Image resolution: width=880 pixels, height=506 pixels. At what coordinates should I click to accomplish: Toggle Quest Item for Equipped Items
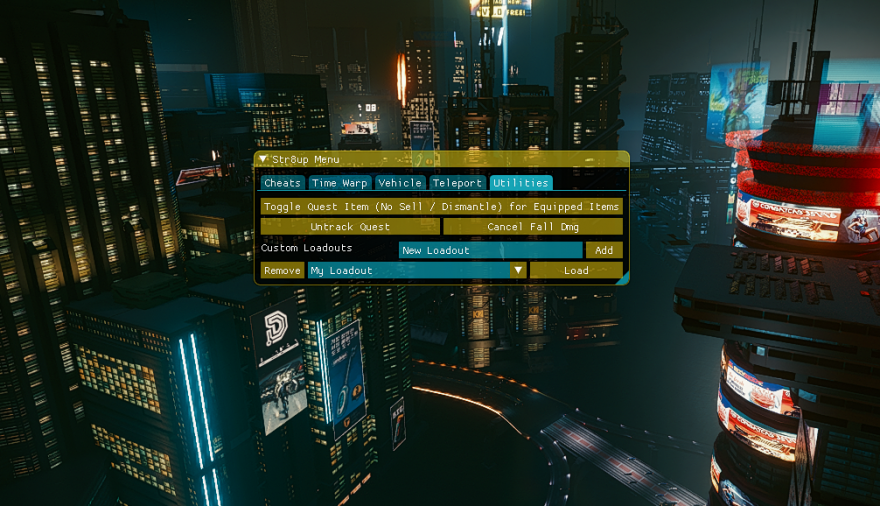(441, 206)
